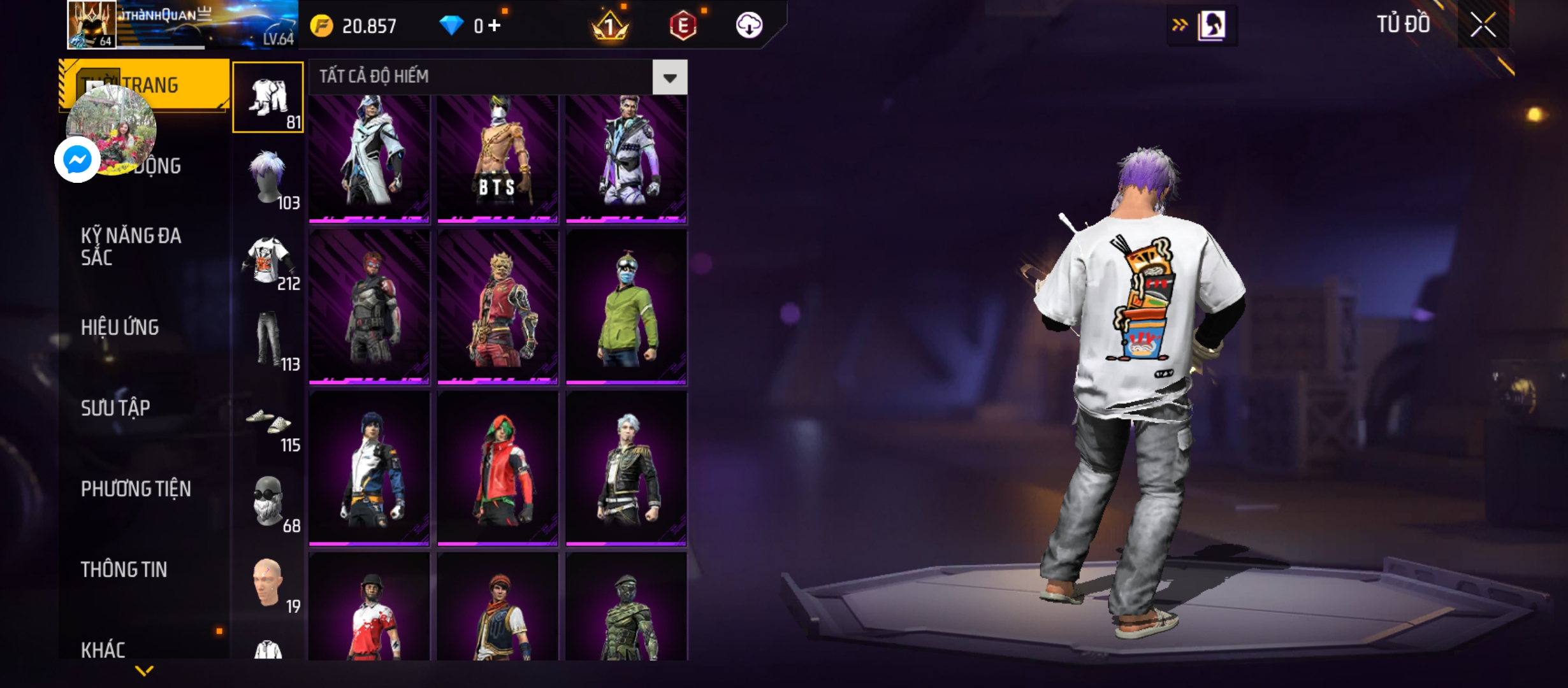This screenshot has height=688, width=1568.
Task: Select the outfit sets category with 81 items
Action: (268, 97)
